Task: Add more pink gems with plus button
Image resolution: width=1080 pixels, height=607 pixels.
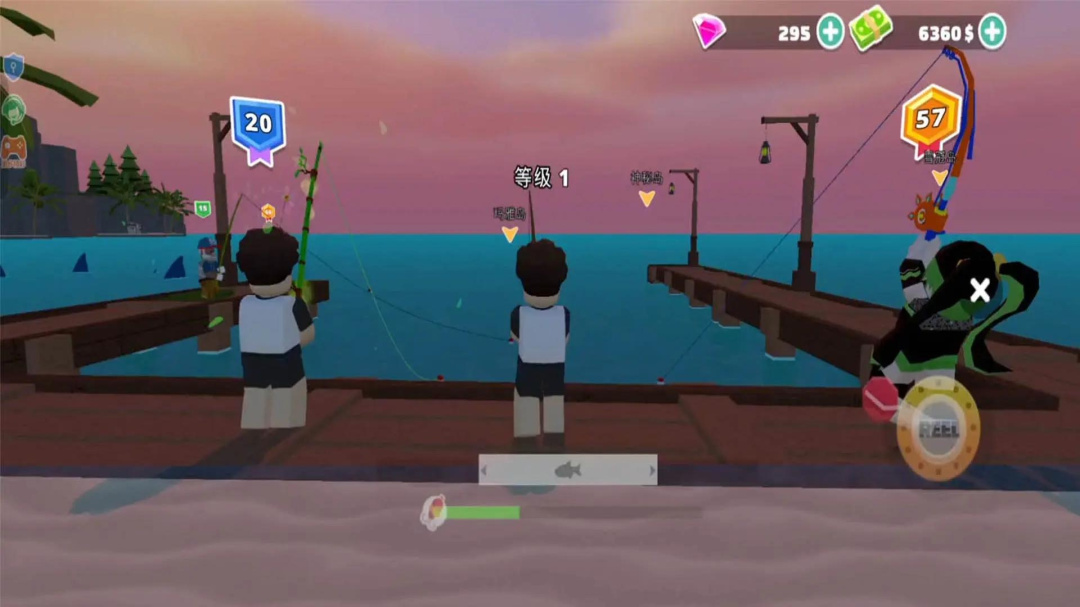Action: [831, 32]
